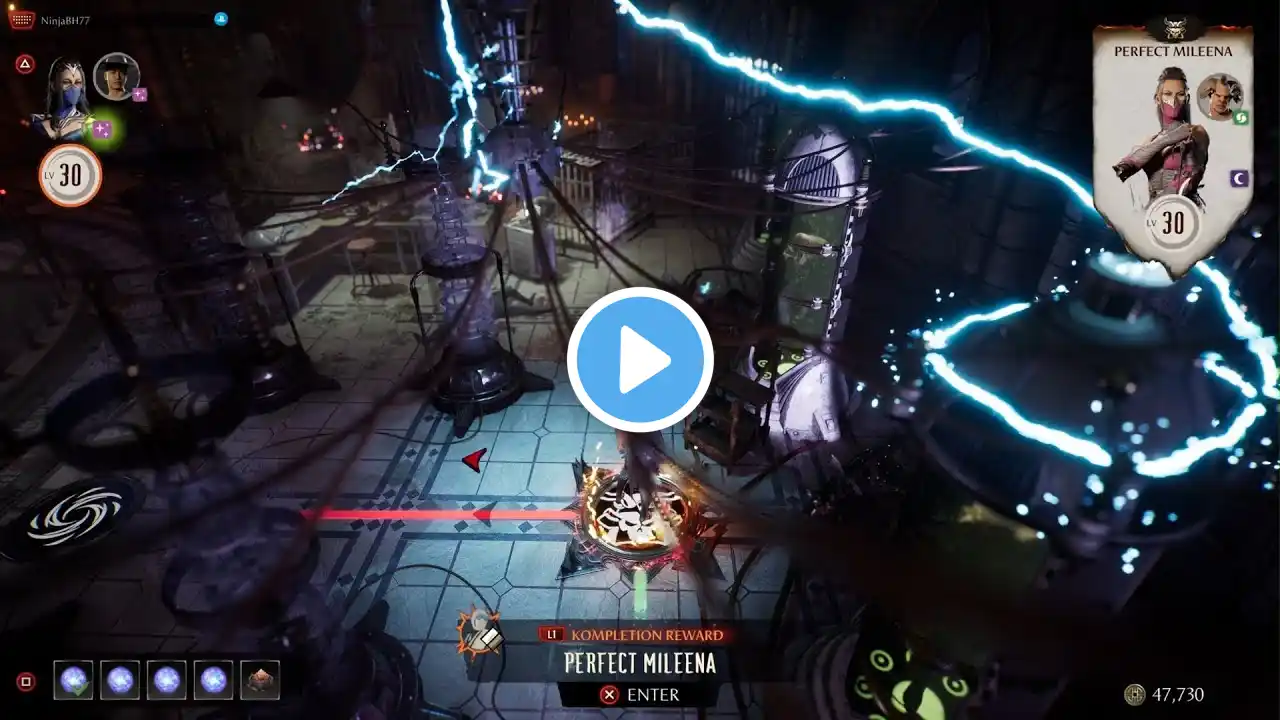Inspect the opponent's Kameo fighter portrait
The image size is (1280, 720).
pos(1219,97)
